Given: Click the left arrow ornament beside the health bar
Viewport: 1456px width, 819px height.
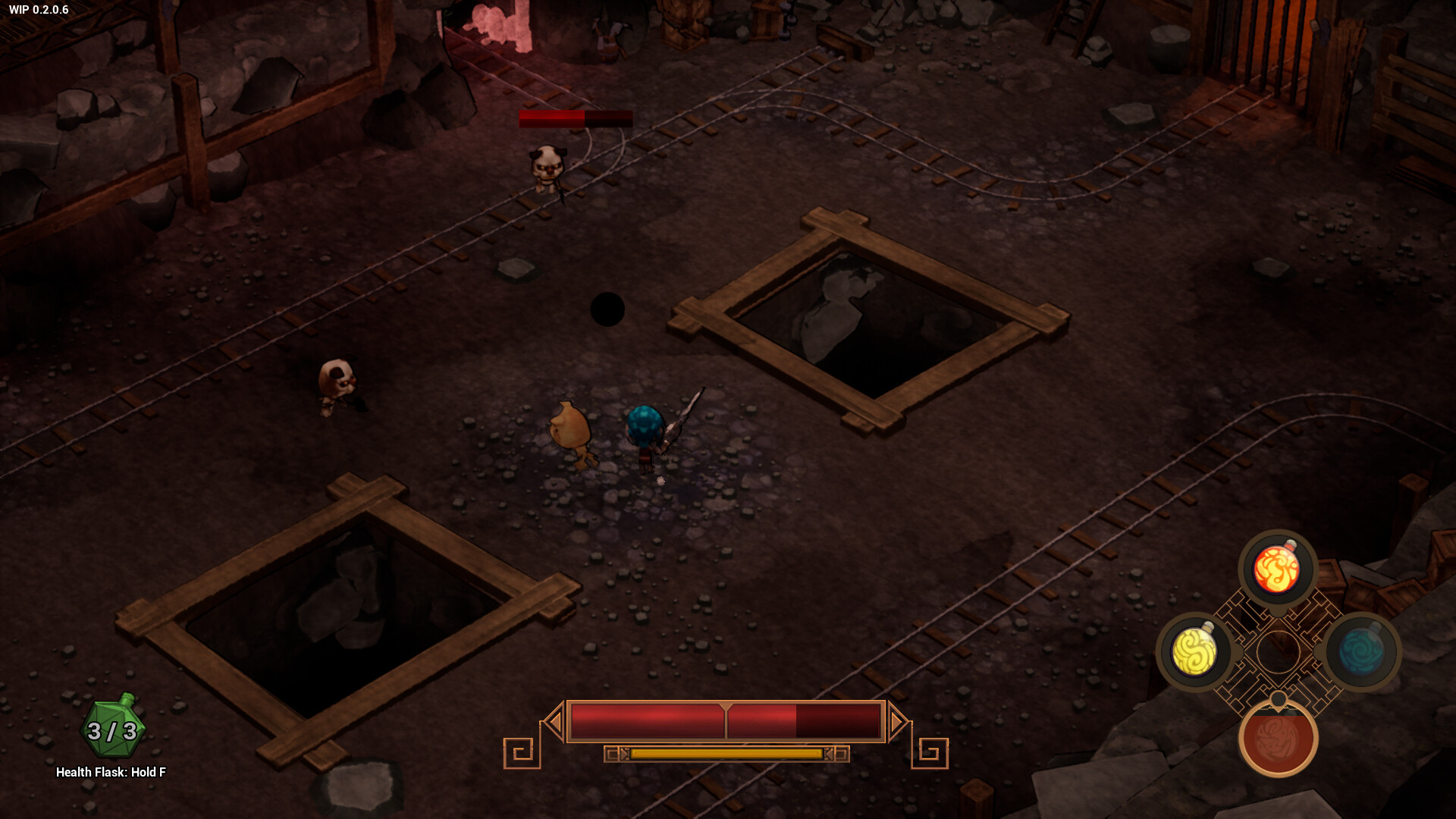Looking at the screenshot, I should pyautogui.click(x=552, y=720).
